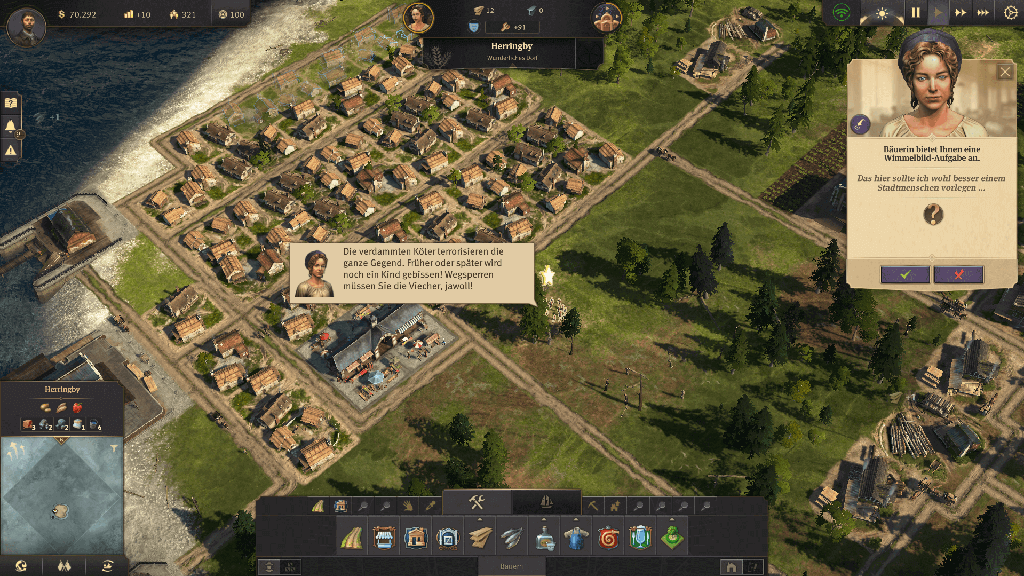Select the farmer residence building
The width and height of the screenshot is (1024, 576).
[416, 538]
